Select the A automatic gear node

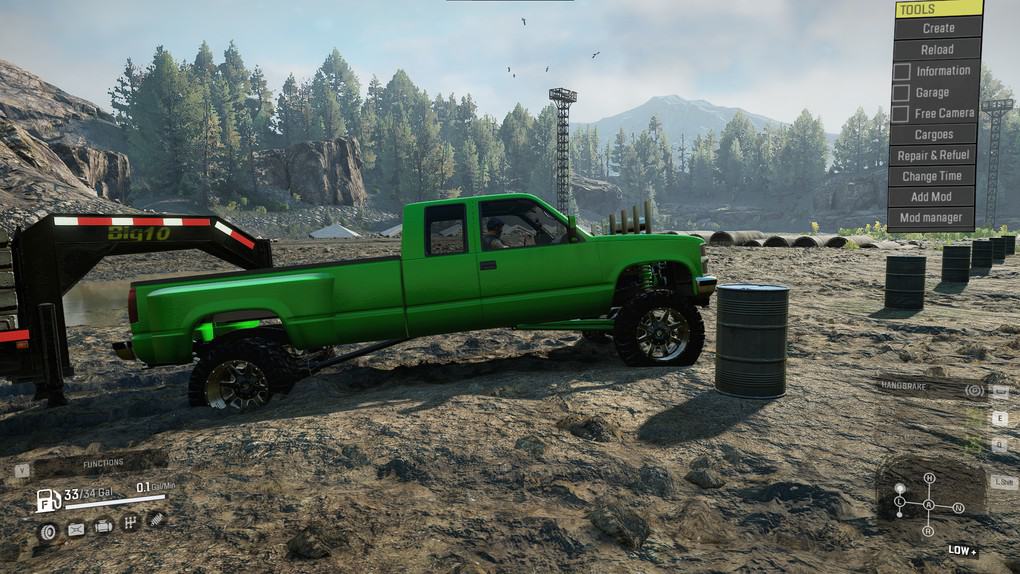click(929, 504)
